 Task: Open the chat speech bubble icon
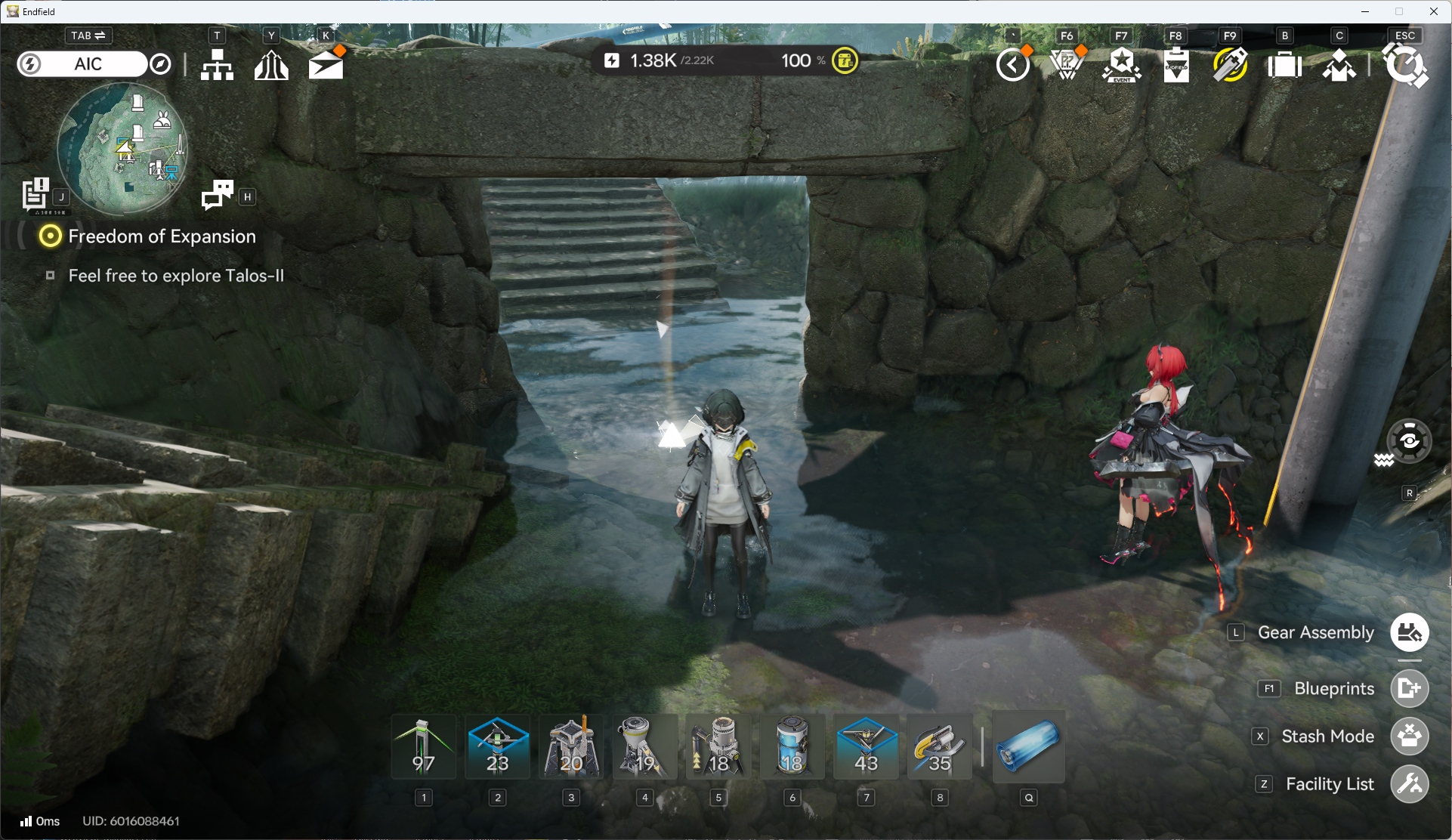click(218, 195)
